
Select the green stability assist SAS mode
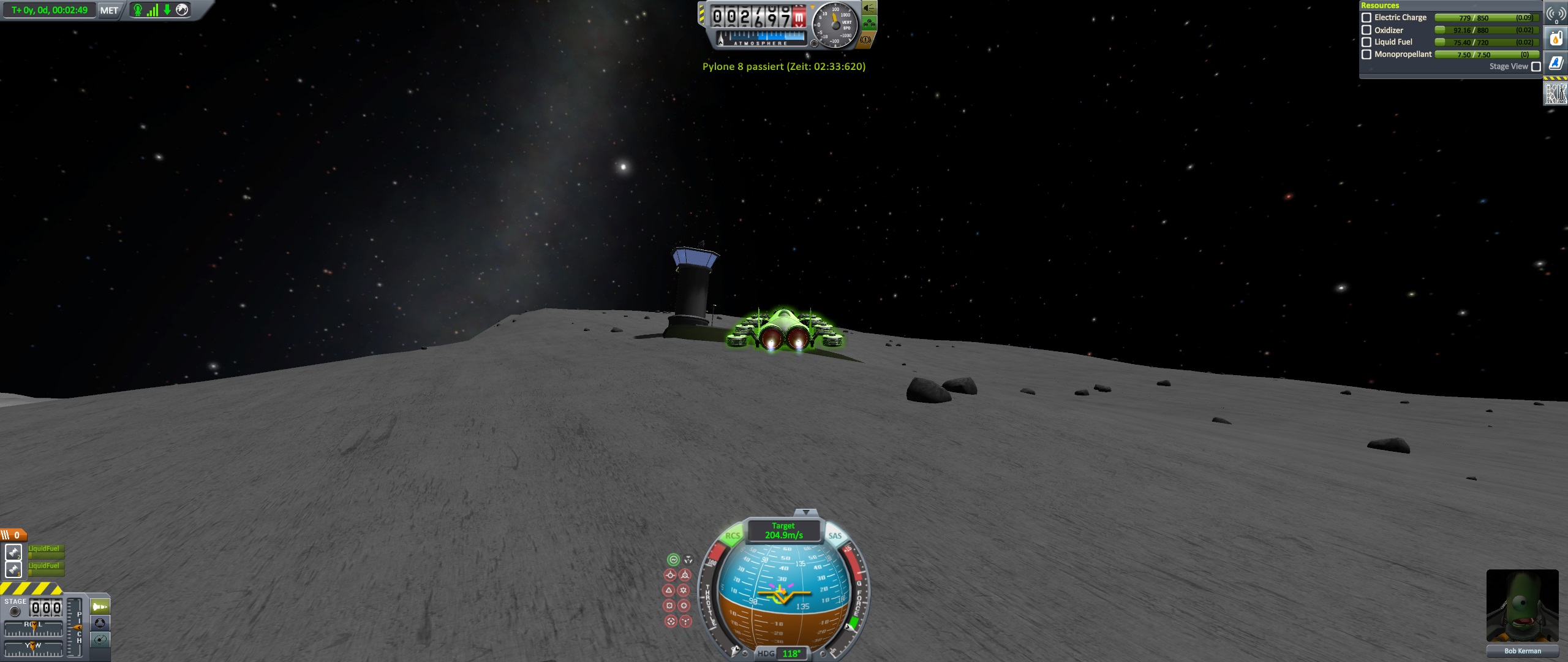673,560
